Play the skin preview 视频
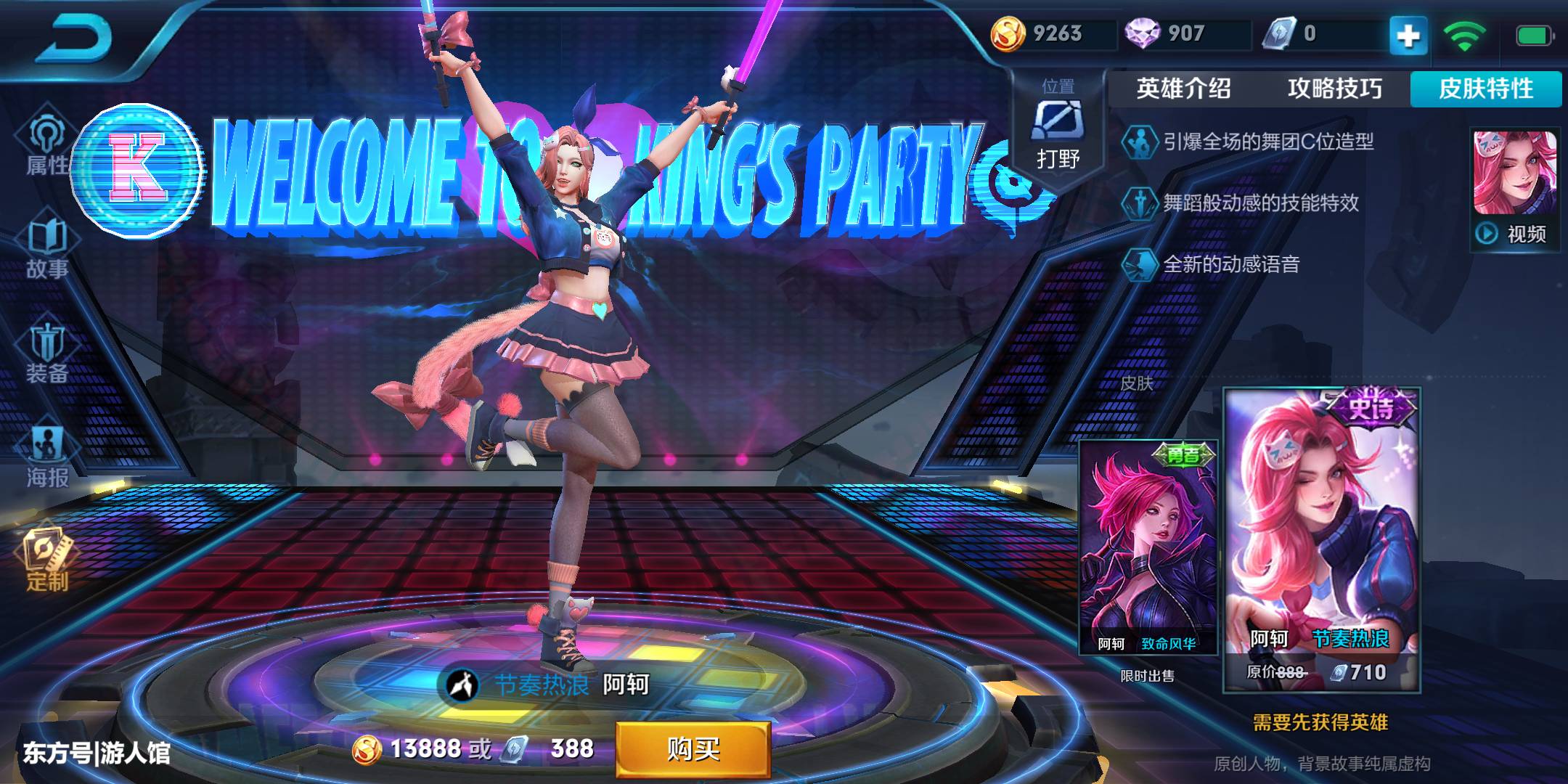The width and height of the screenshot is (1568, 784). click(1515, 190)
